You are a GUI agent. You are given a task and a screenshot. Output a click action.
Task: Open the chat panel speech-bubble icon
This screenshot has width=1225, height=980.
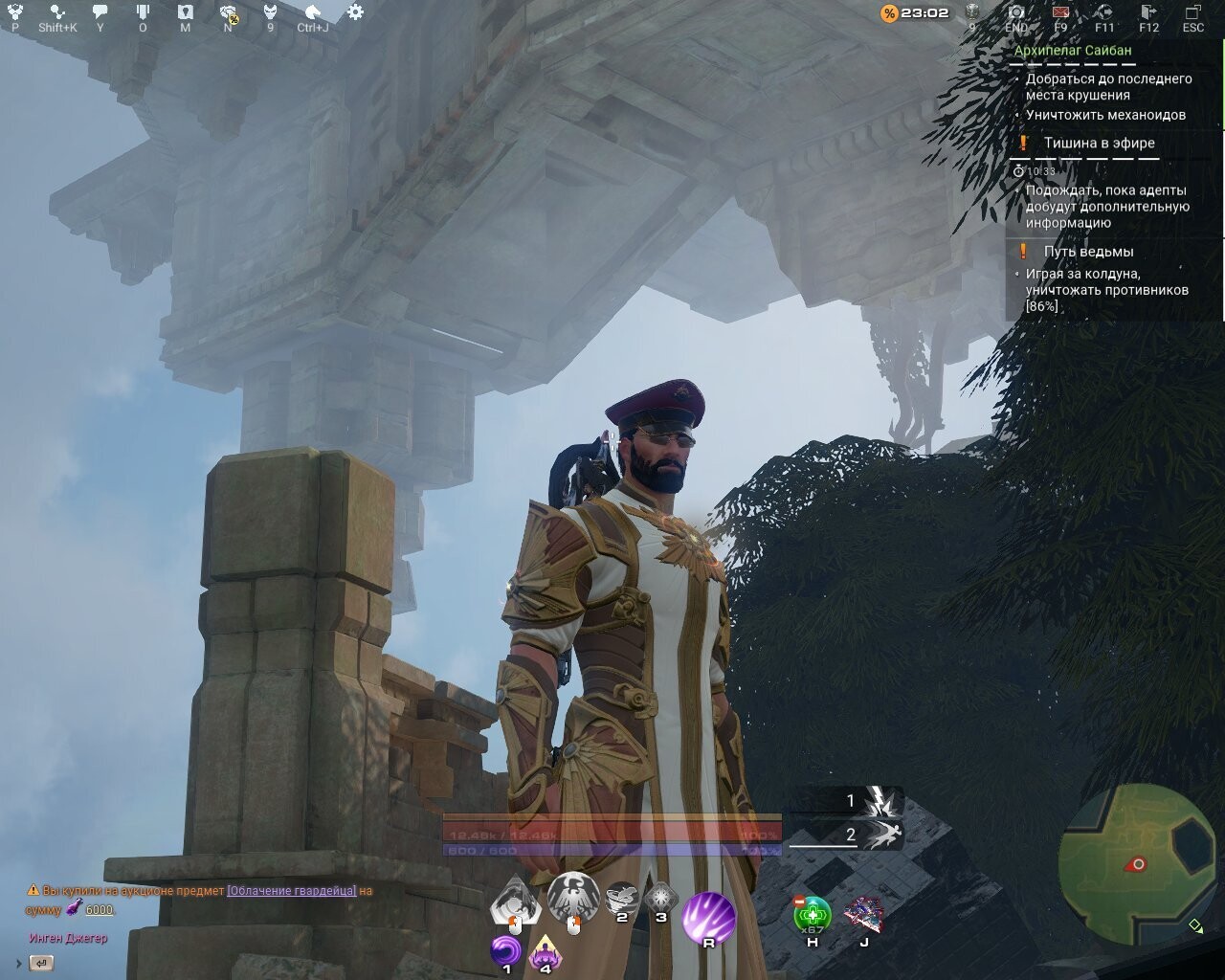tap(100, 11)
